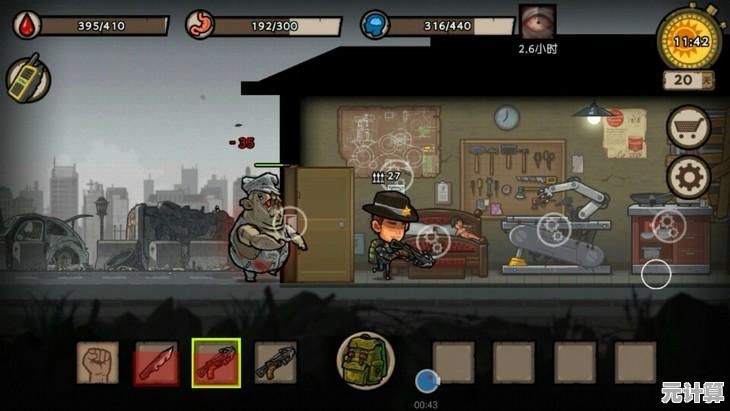Click the video progress scrubber dot
This screenshot has height=411, width=730.
(x=427, y=380)
